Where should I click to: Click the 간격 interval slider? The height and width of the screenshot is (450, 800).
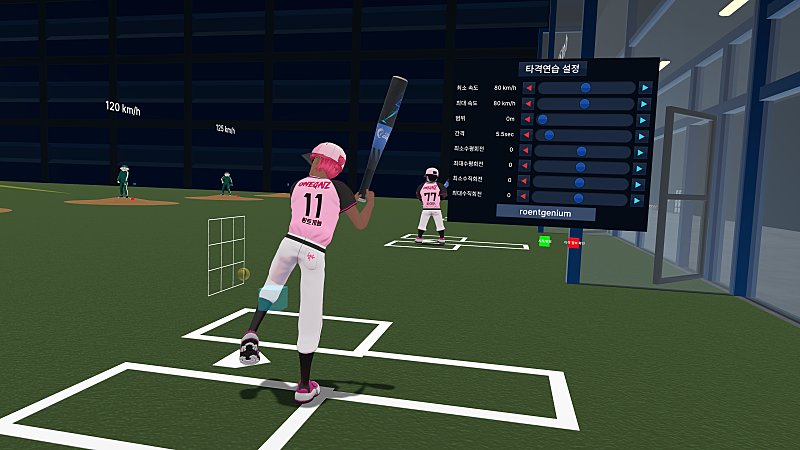(x=586, y=135)
